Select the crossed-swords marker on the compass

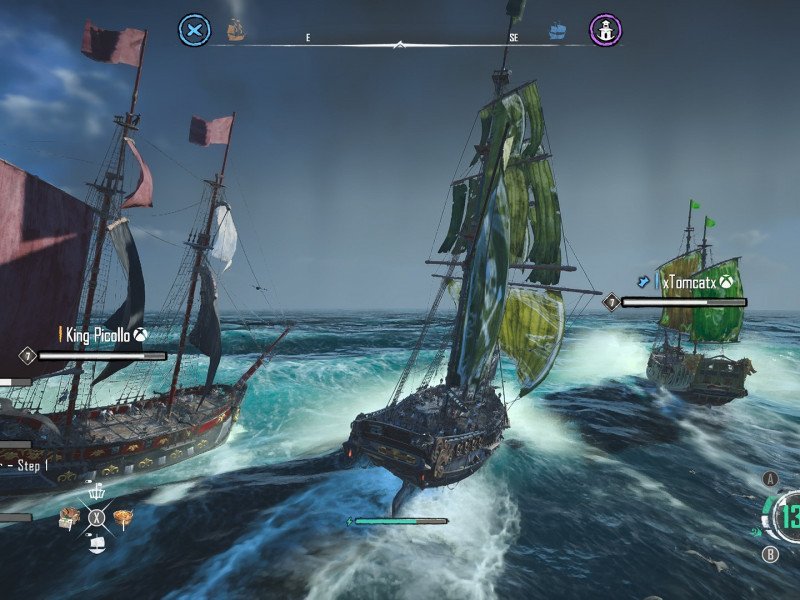click(x=194, y=30)
